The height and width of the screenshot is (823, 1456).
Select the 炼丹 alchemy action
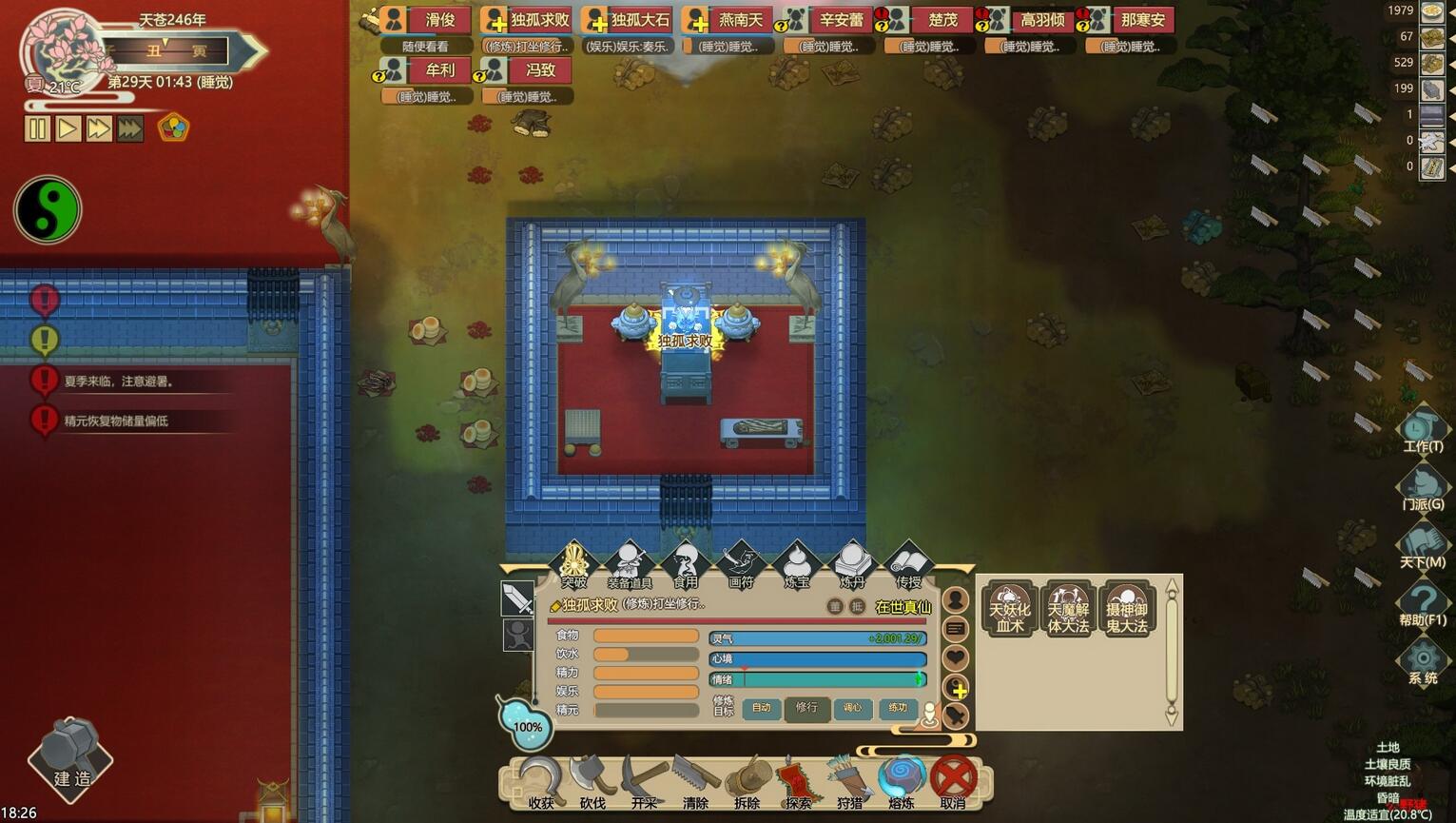pyautogui.click(x=851, y=565)
